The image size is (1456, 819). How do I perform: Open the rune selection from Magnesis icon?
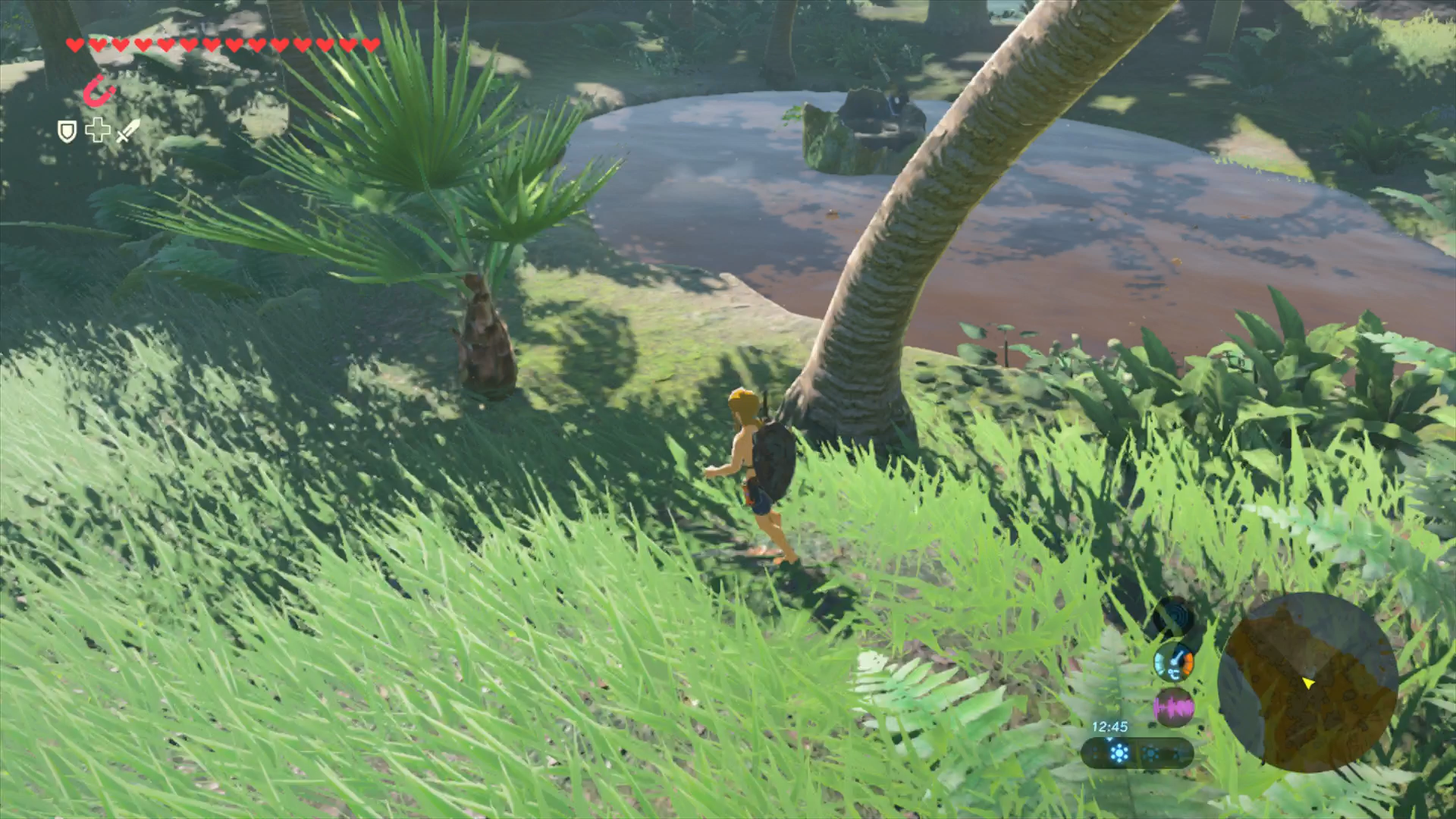click(x=97, y=90)
